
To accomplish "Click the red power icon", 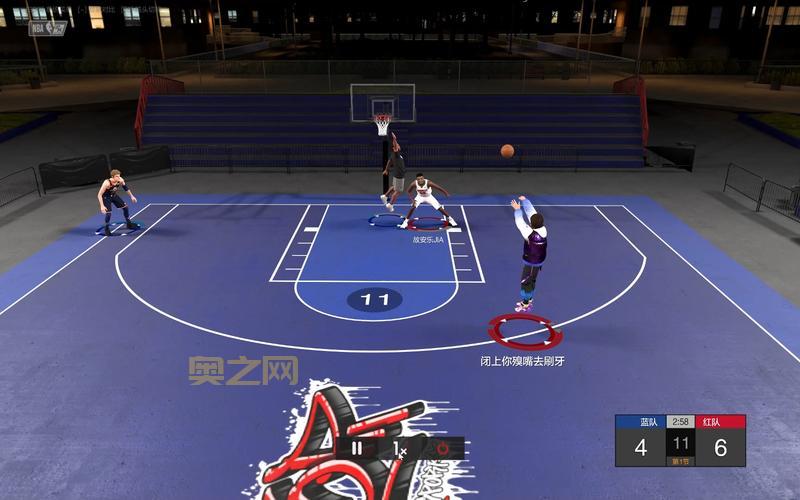I will 442,448.
